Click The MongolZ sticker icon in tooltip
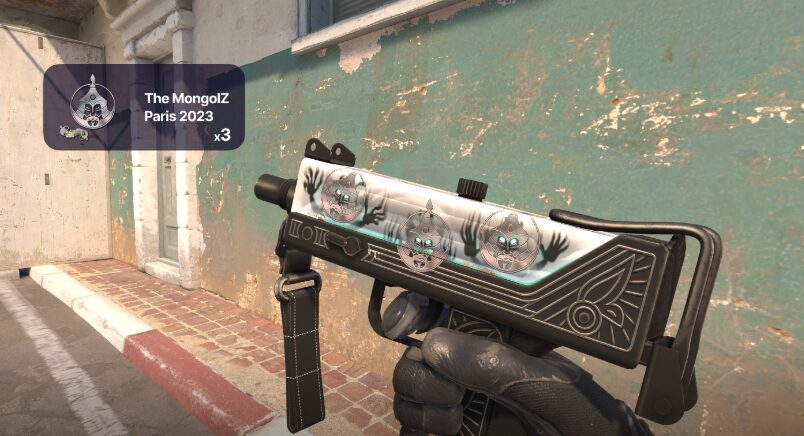The image size is (804, 436). pyautogui.click(x=86, y=104)
